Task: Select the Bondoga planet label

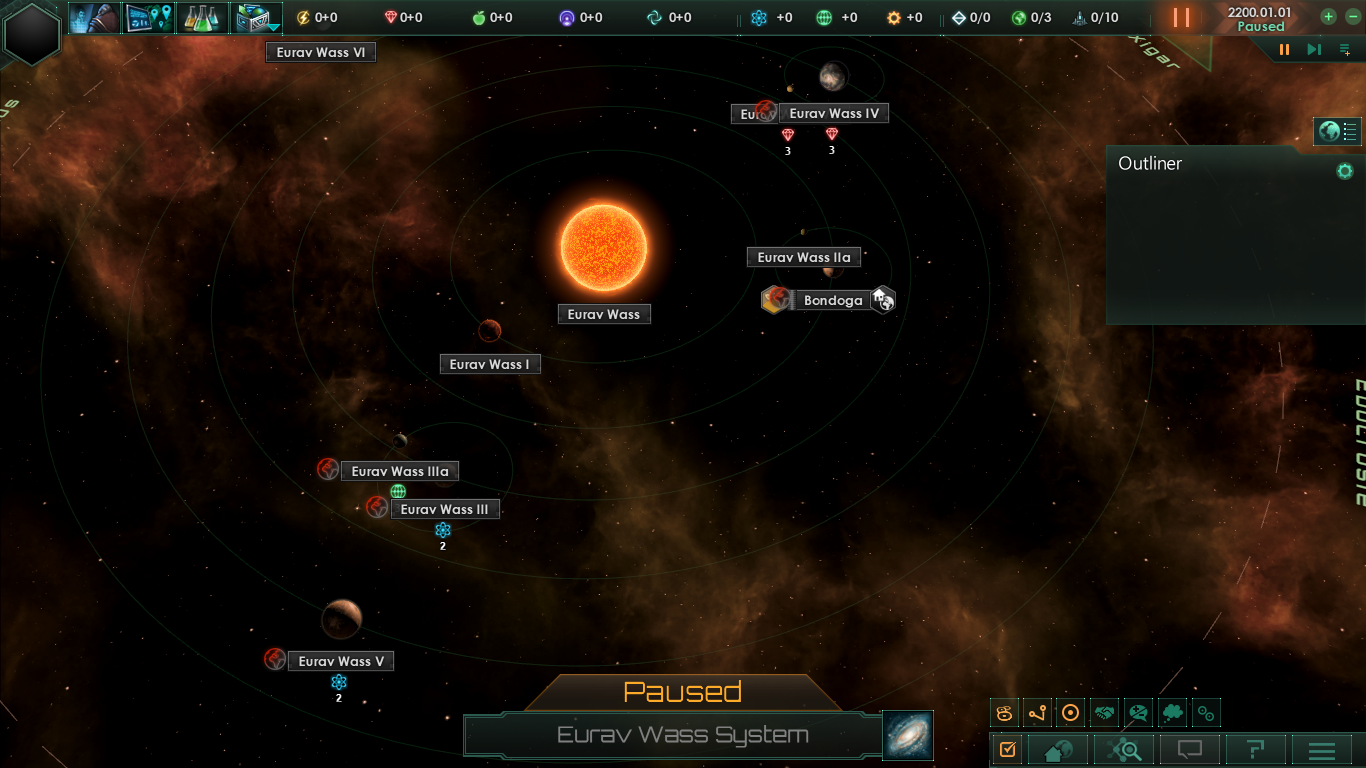Action: click(x=832, y=300)
